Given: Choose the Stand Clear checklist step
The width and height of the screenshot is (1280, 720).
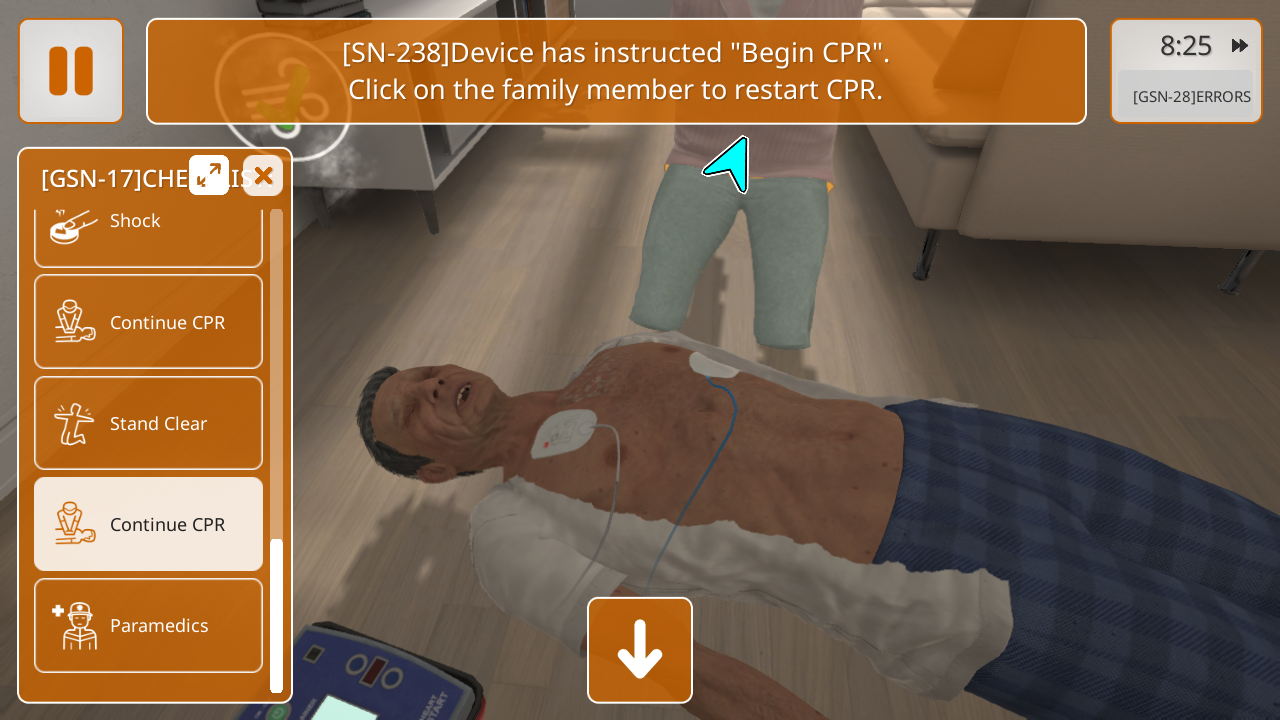Looking at the screenshot, I should pos(148,423).
